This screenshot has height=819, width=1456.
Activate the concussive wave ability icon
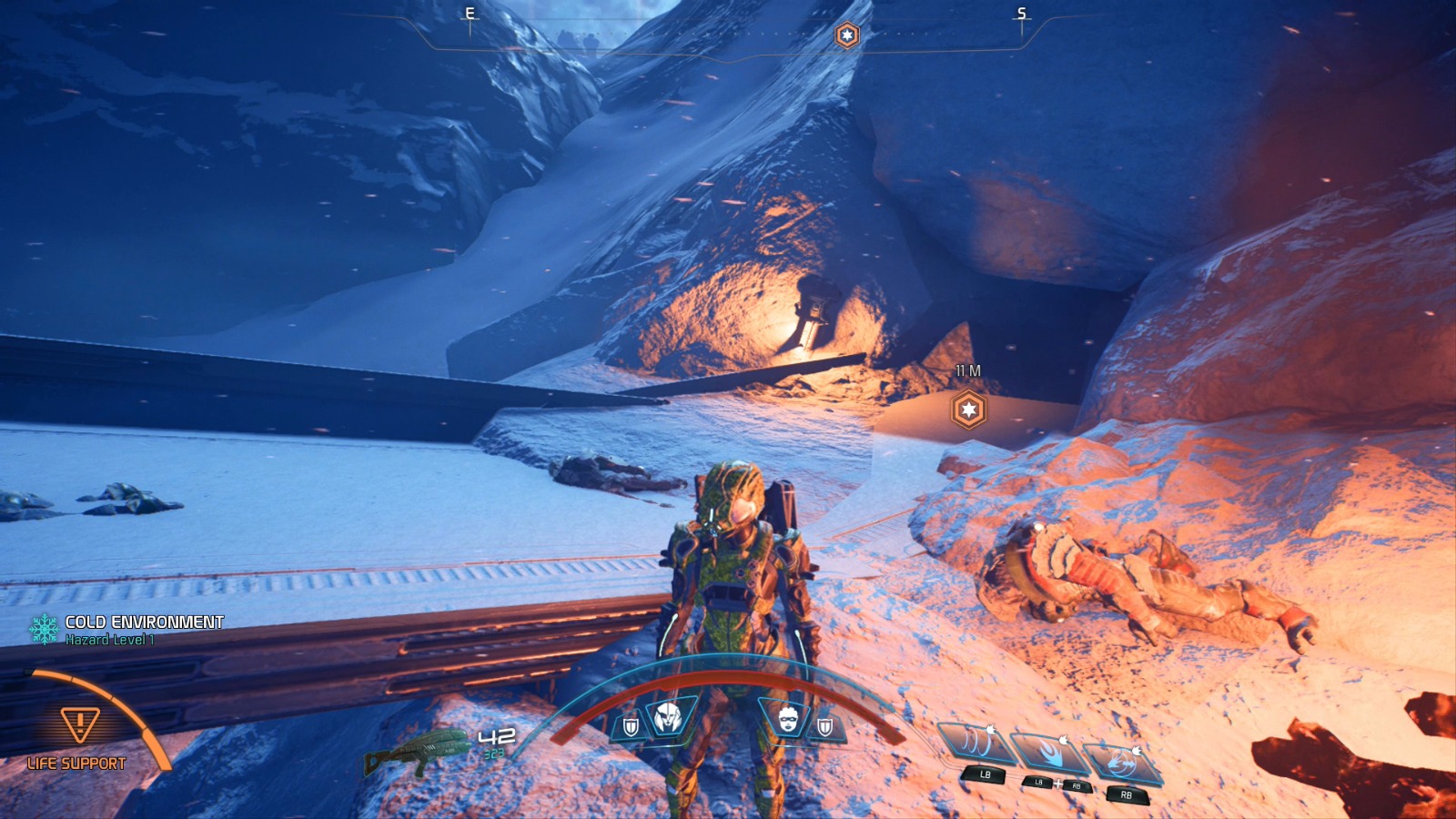(x=975, y=743)
